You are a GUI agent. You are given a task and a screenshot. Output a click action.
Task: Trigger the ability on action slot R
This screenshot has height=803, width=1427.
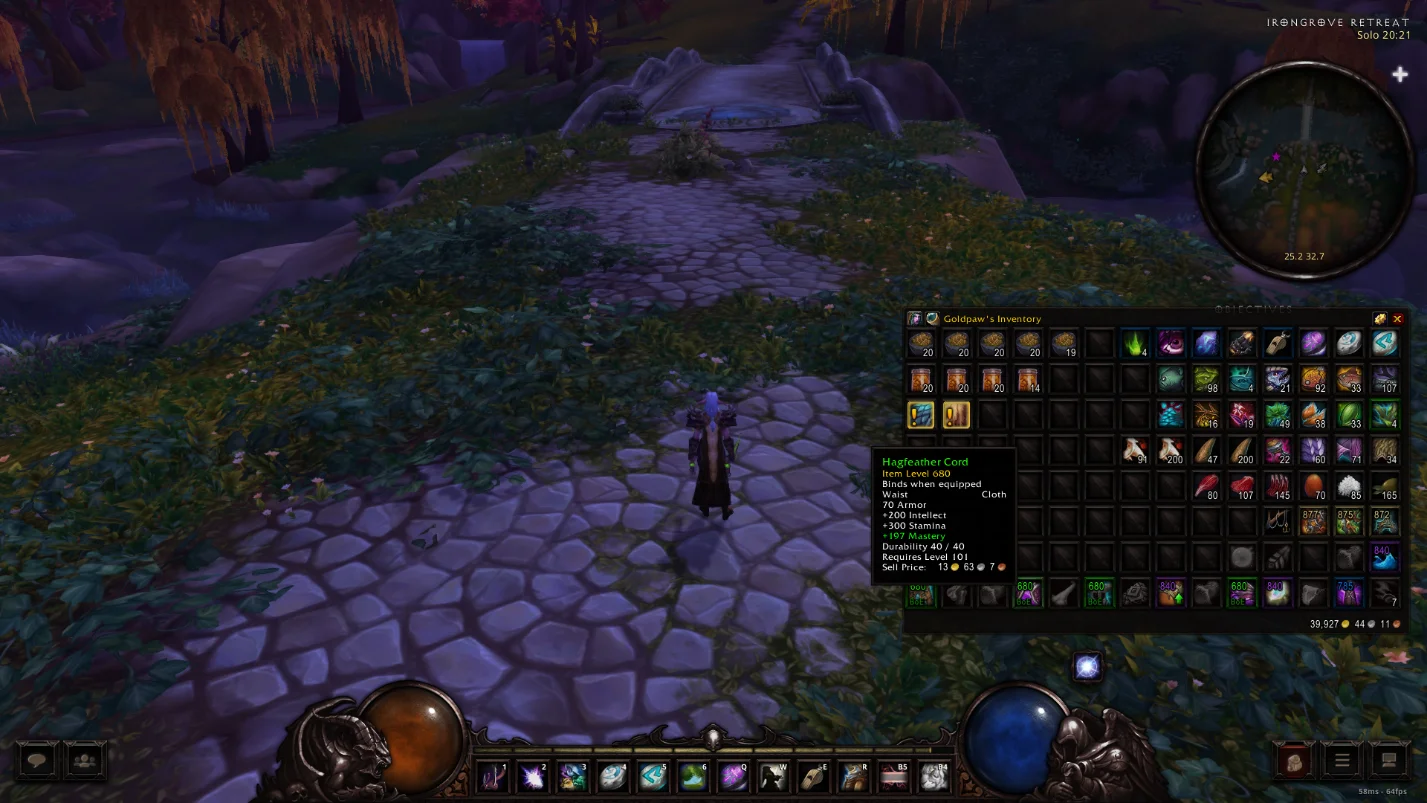(853, 776)
